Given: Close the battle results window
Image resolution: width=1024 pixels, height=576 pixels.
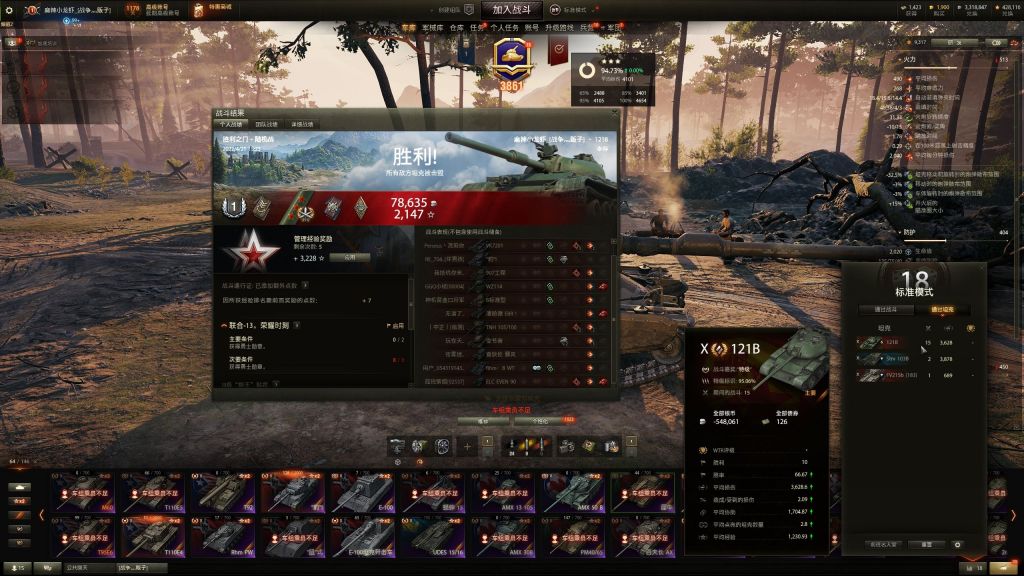Looking at the screenshot, I should pos(613,113).
